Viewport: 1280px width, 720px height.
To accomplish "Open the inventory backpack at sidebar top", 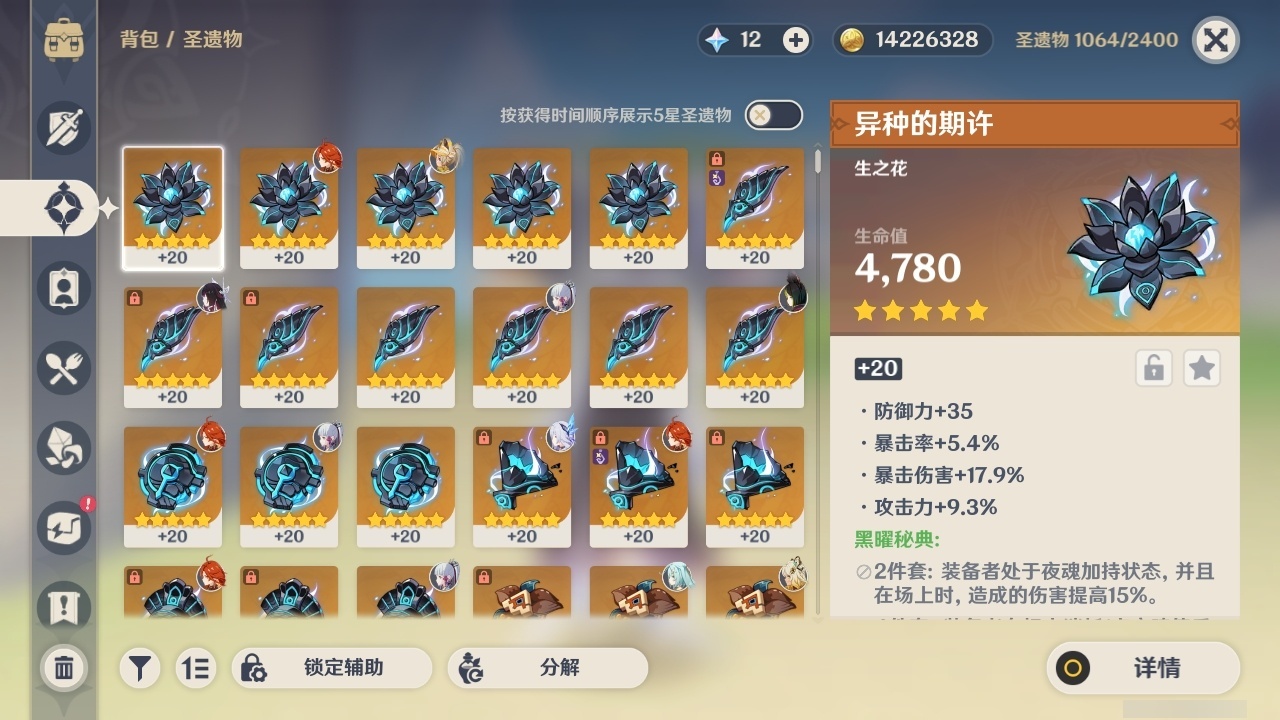I will (62, 40).
